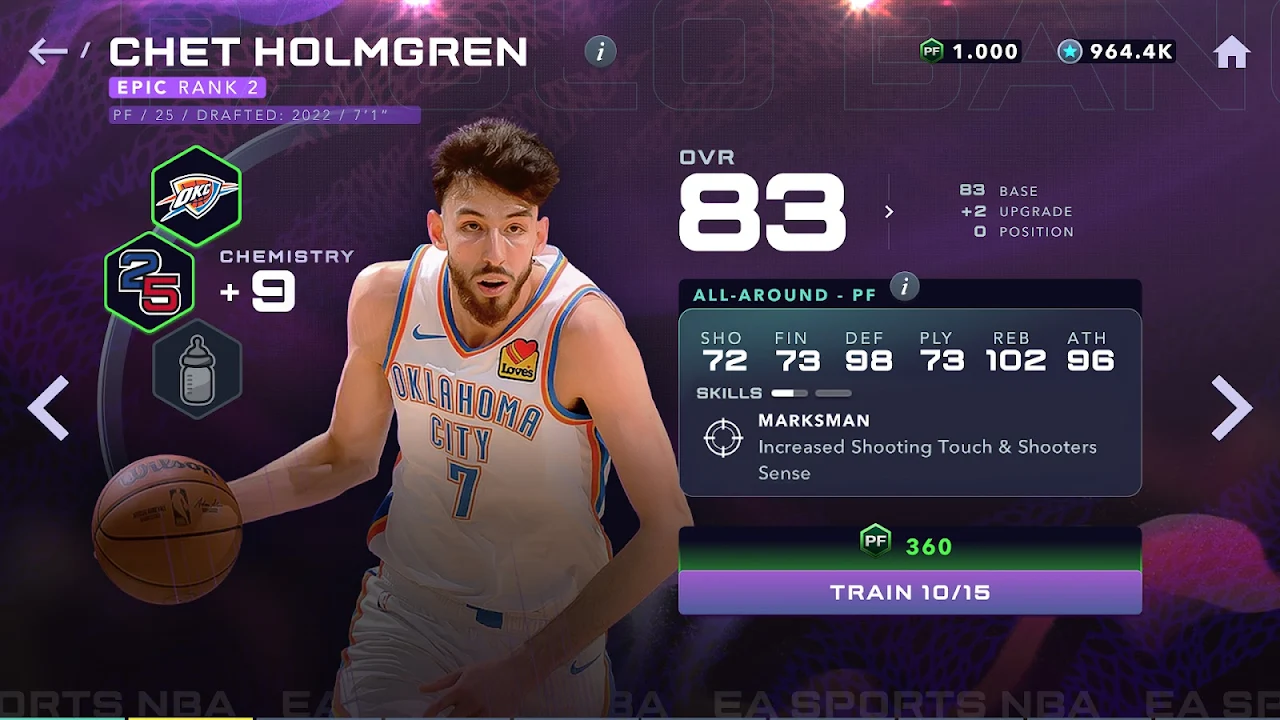Go back using the top-left arrow
The image size is (1280, 720).
(x=47, y=51)
